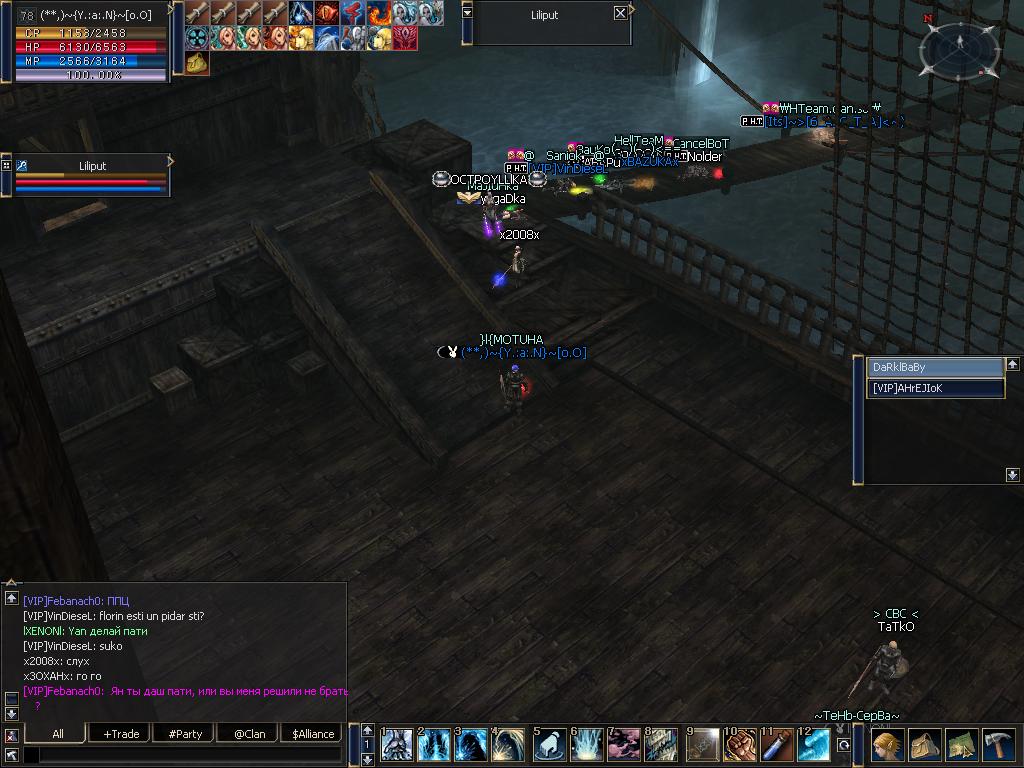Show the $Alliance chat tab

pyautogui.click(x=313, y=734)
